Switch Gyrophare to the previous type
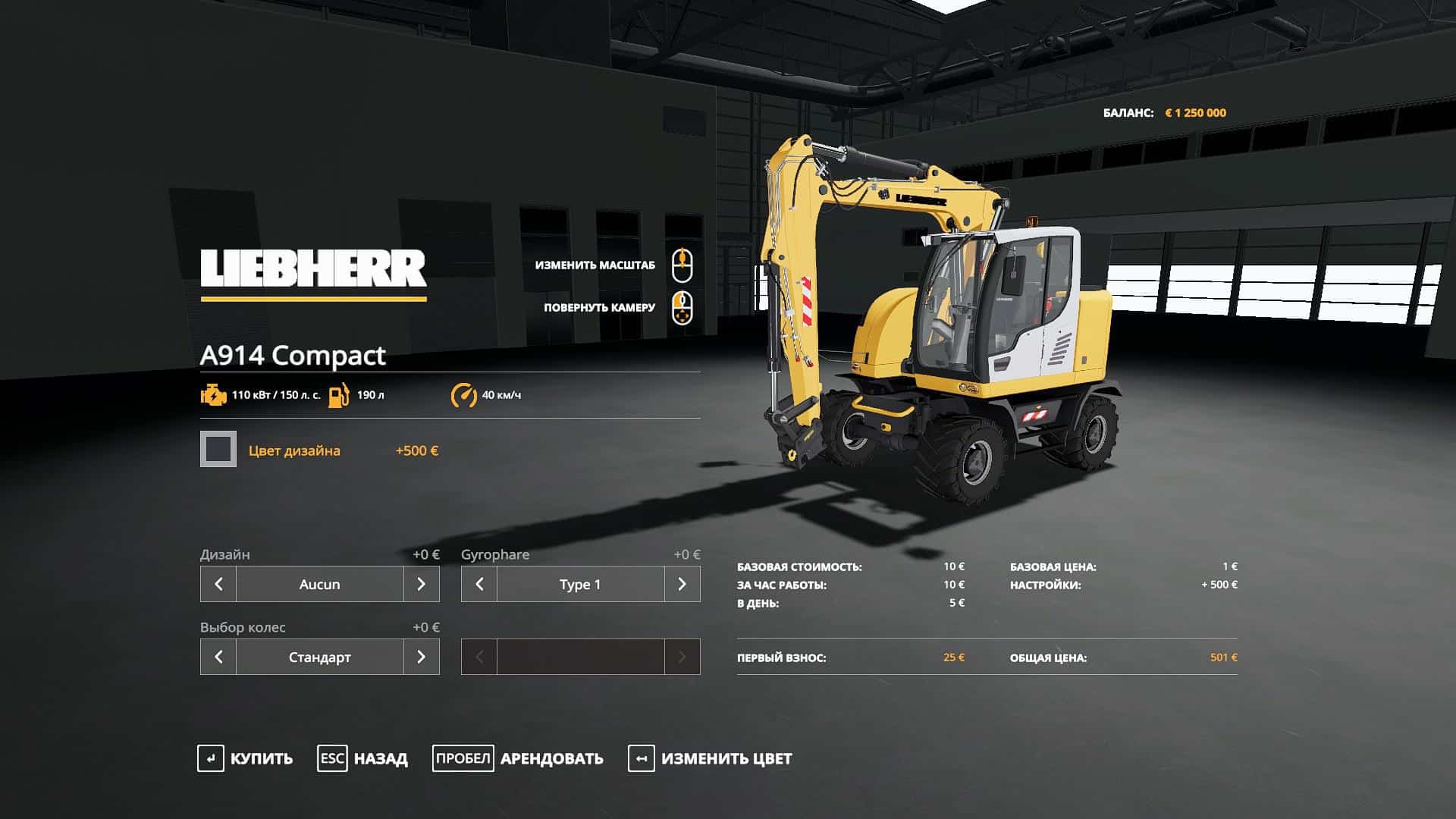The image size is (1456, 819). tap(479, 584)
